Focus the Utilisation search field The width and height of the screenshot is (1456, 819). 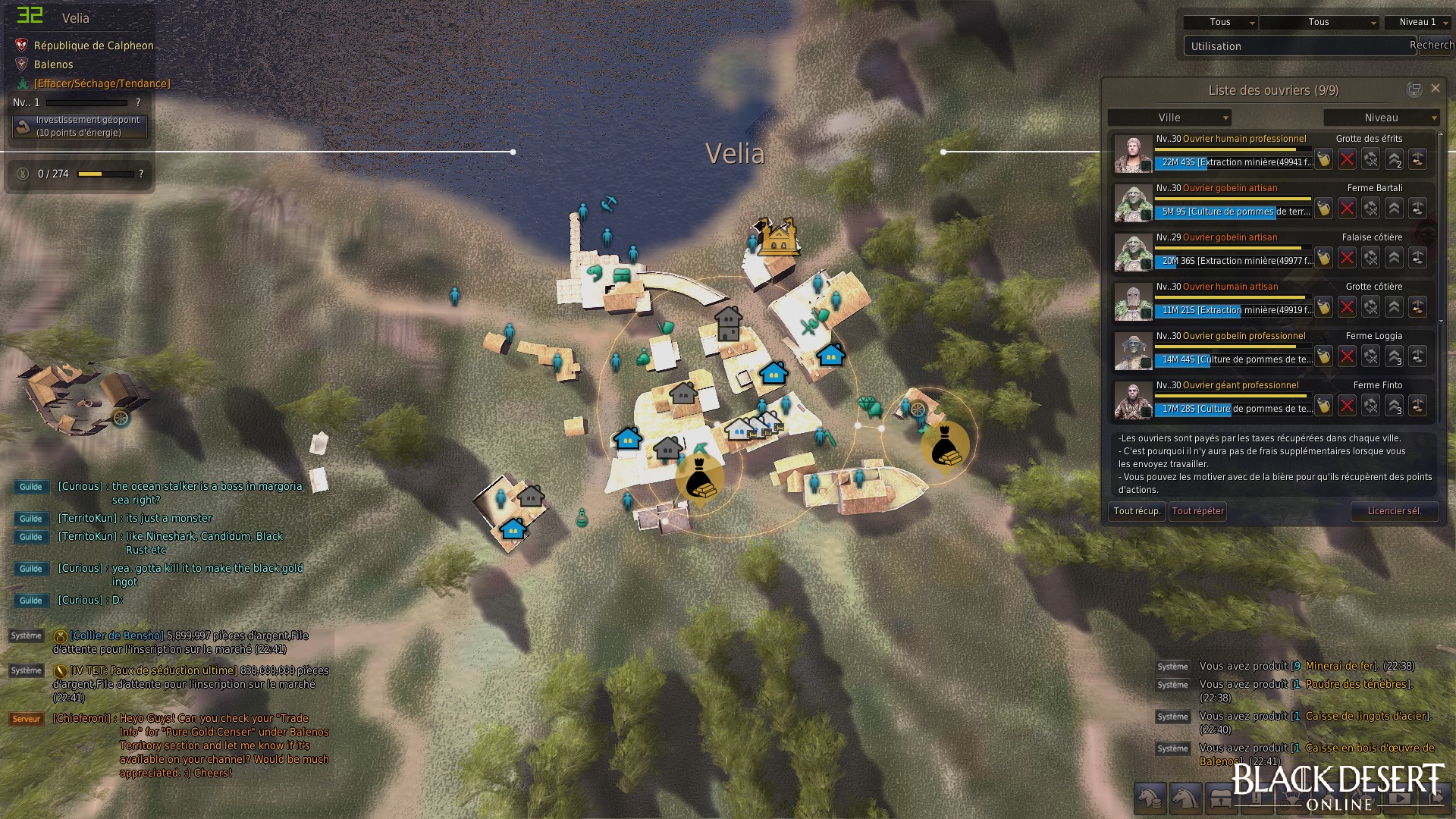1297,46
